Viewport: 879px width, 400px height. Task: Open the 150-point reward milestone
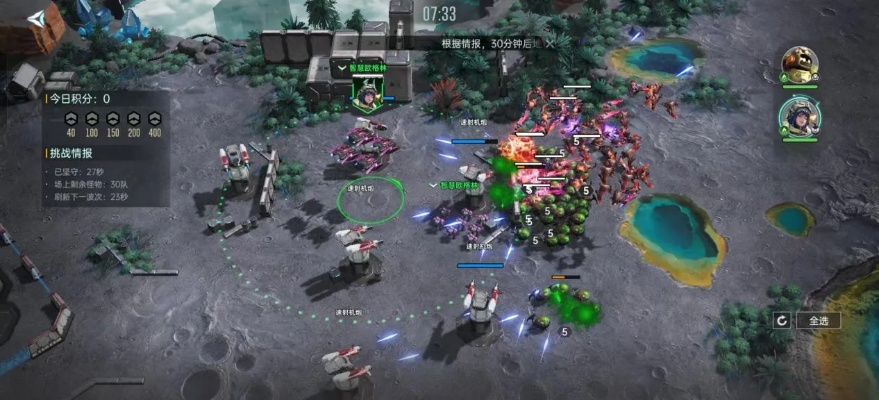pos(112,118)
